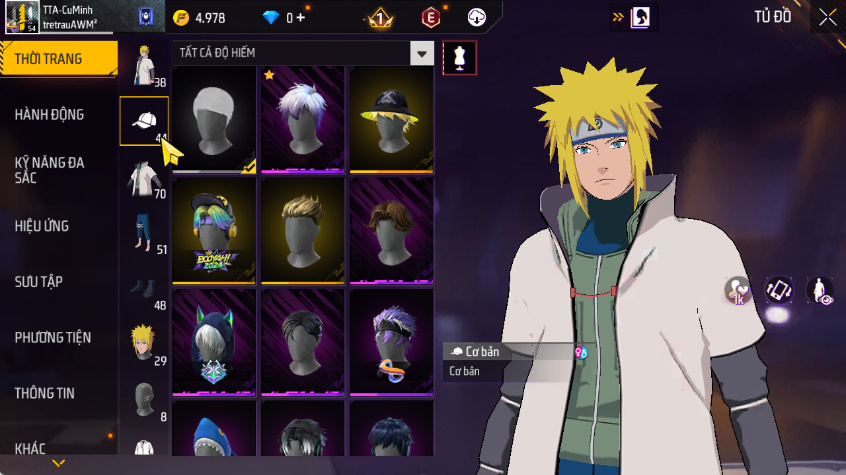Open the Tất Cả Độ Hiếm rarity dropdown
This screenshot has height=475, width=846.
[x=423, y=54]
